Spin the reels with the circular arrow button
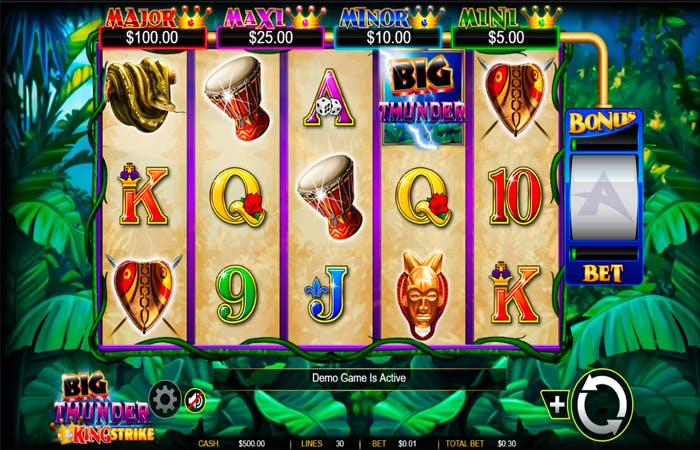Viewport: 700px width, 450px height. [602, 404]
